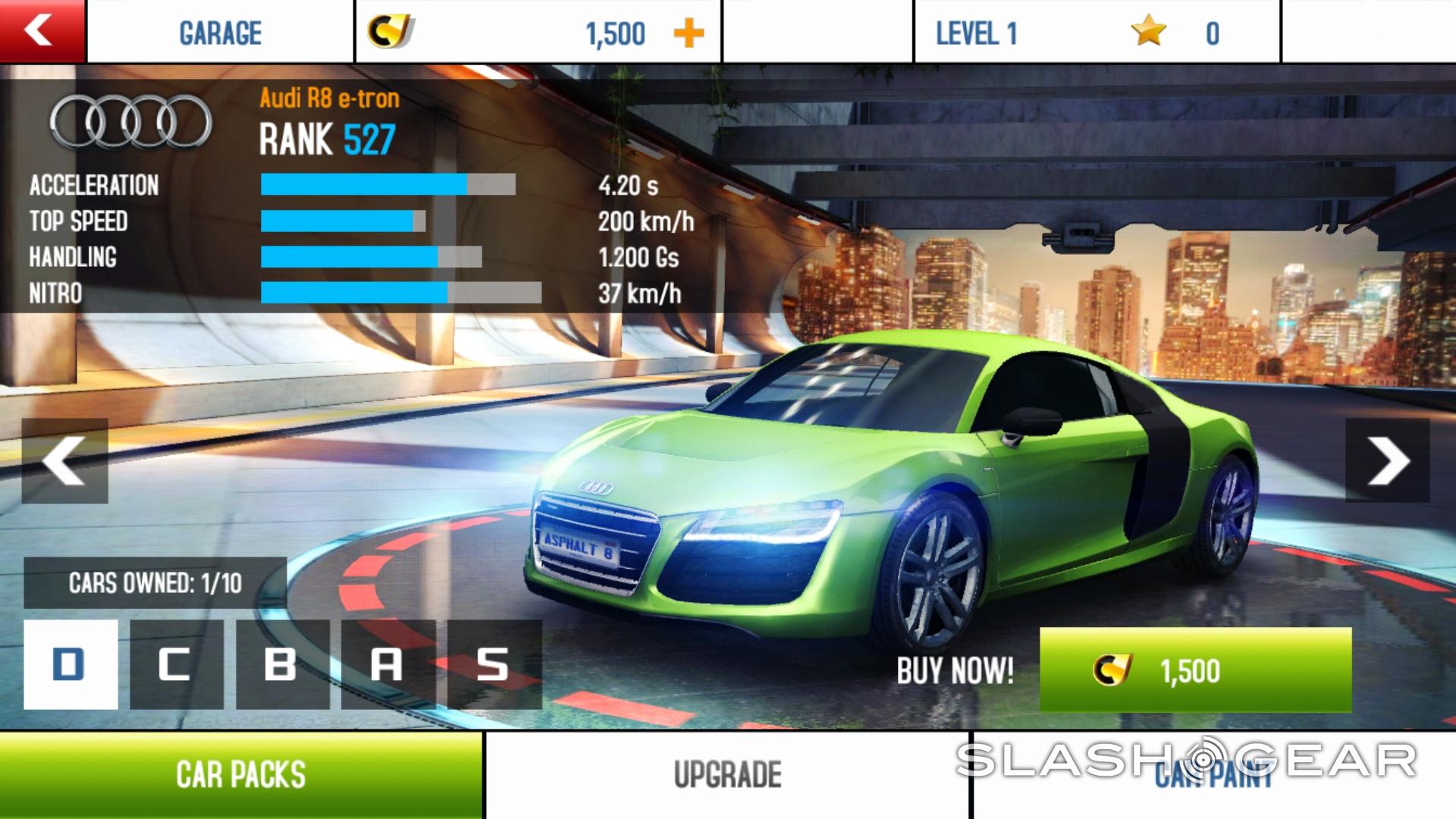This screenshot has width=1456, height=819.
Task: Switch to class C cars
Action: pyautogui.click(x=177, y=664)
